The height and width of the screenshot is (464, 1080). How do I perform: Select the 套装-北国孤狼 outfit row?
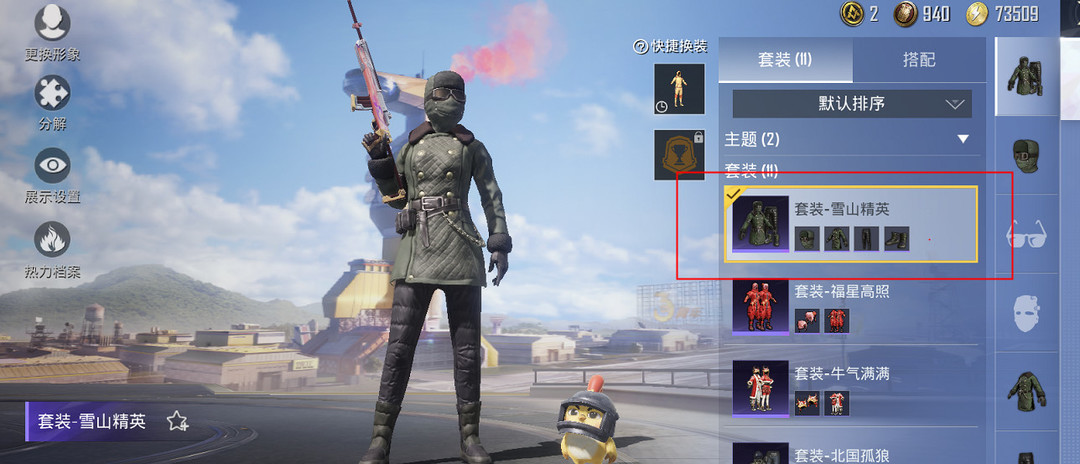[x=850, y=452]
